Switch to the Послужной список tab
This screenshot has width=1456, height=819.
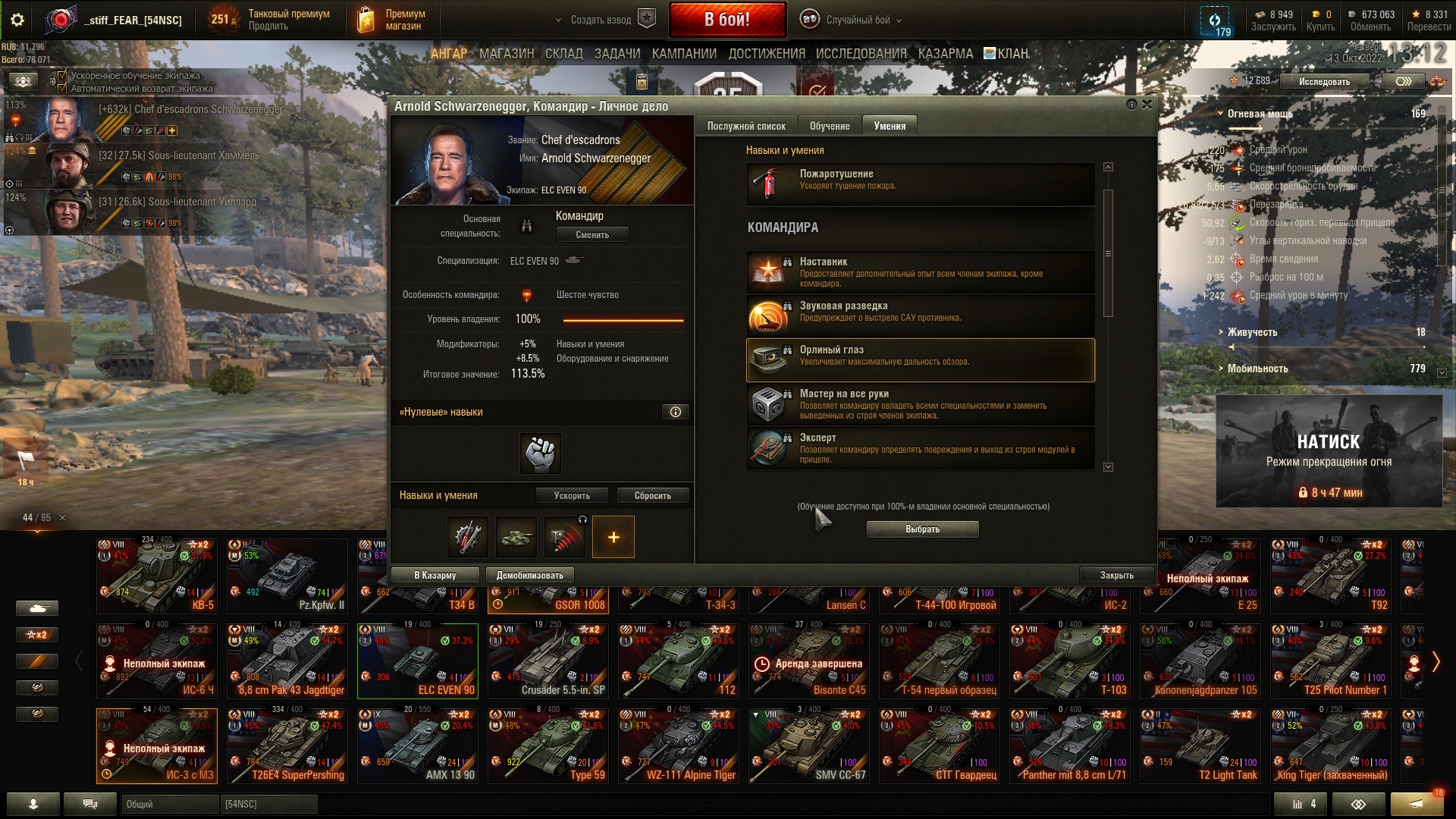pyautogui.click(x=745, y=126)
